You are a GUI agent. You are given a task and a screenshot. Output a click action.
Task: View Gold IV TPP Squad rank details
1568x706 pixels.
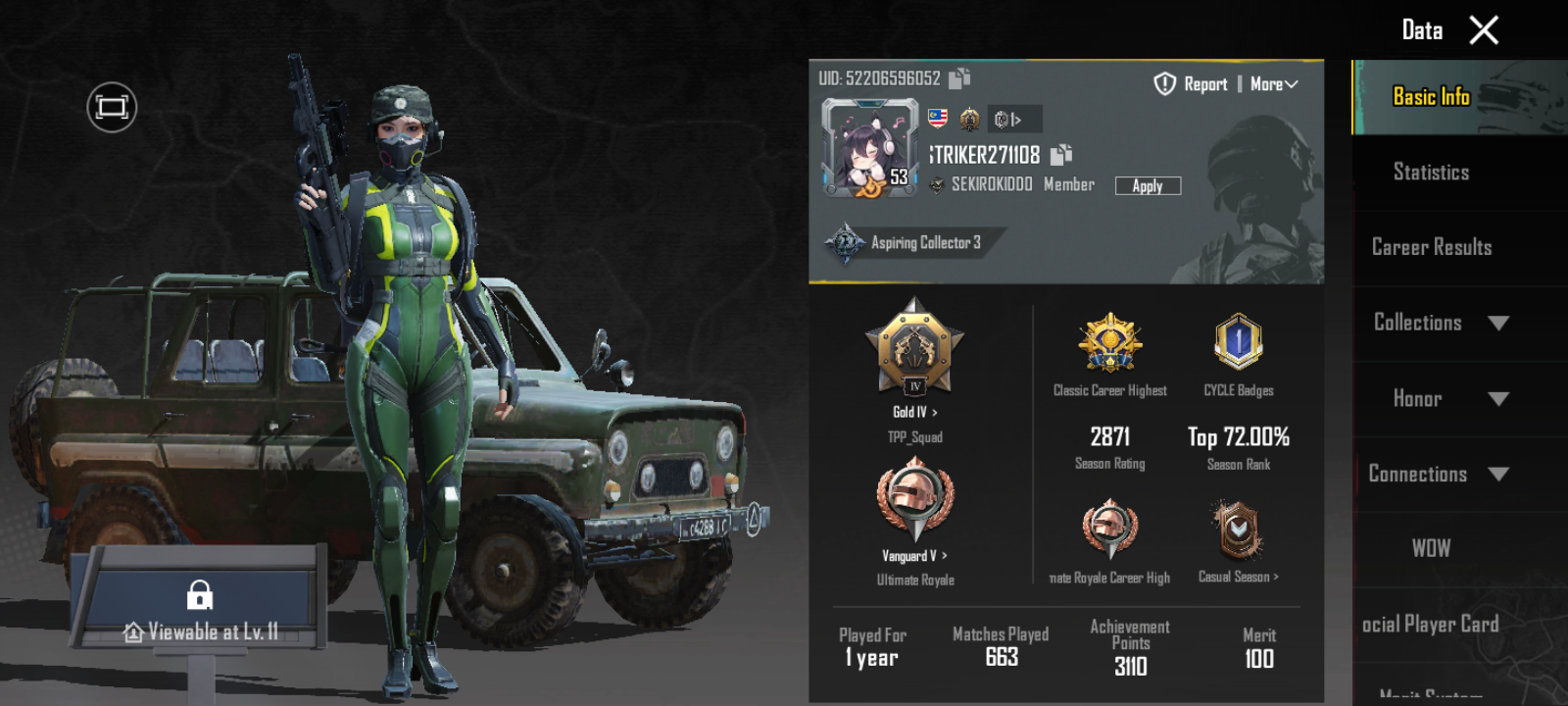[x=914, y=412]
